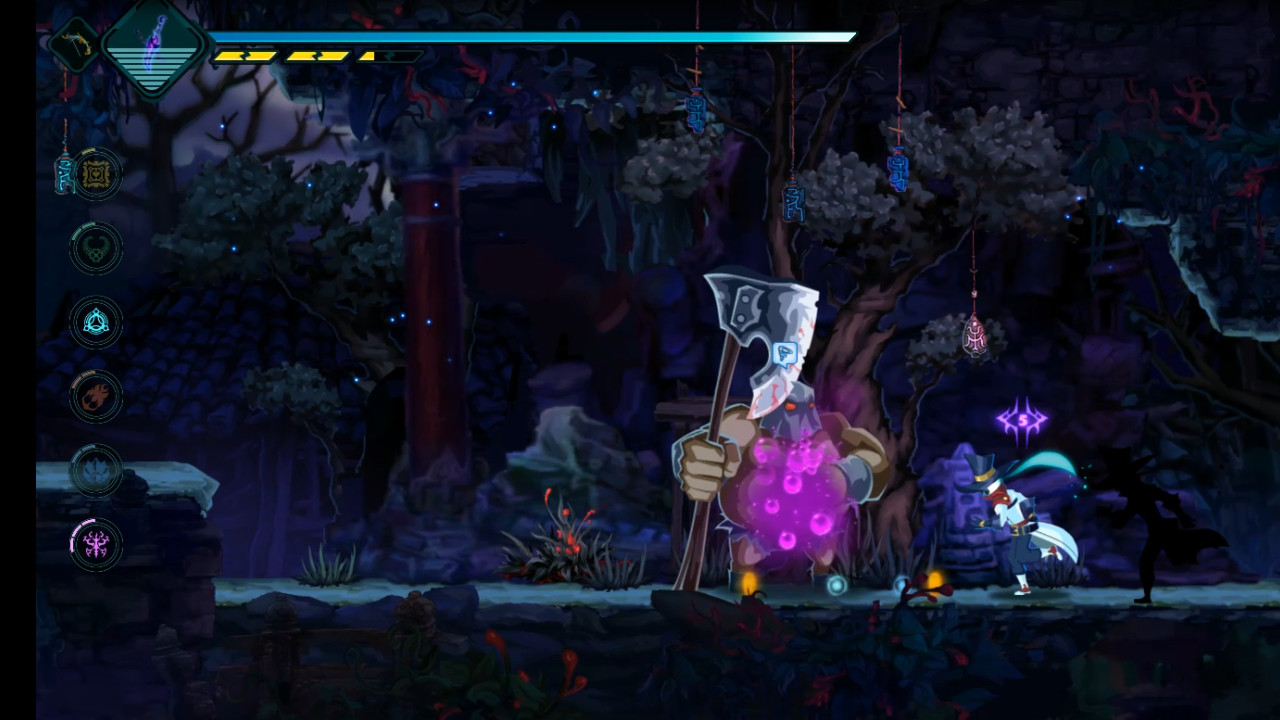Activate the golden square emblem skill
This screenshot has width=1280, height=720.
pos(97,174)
